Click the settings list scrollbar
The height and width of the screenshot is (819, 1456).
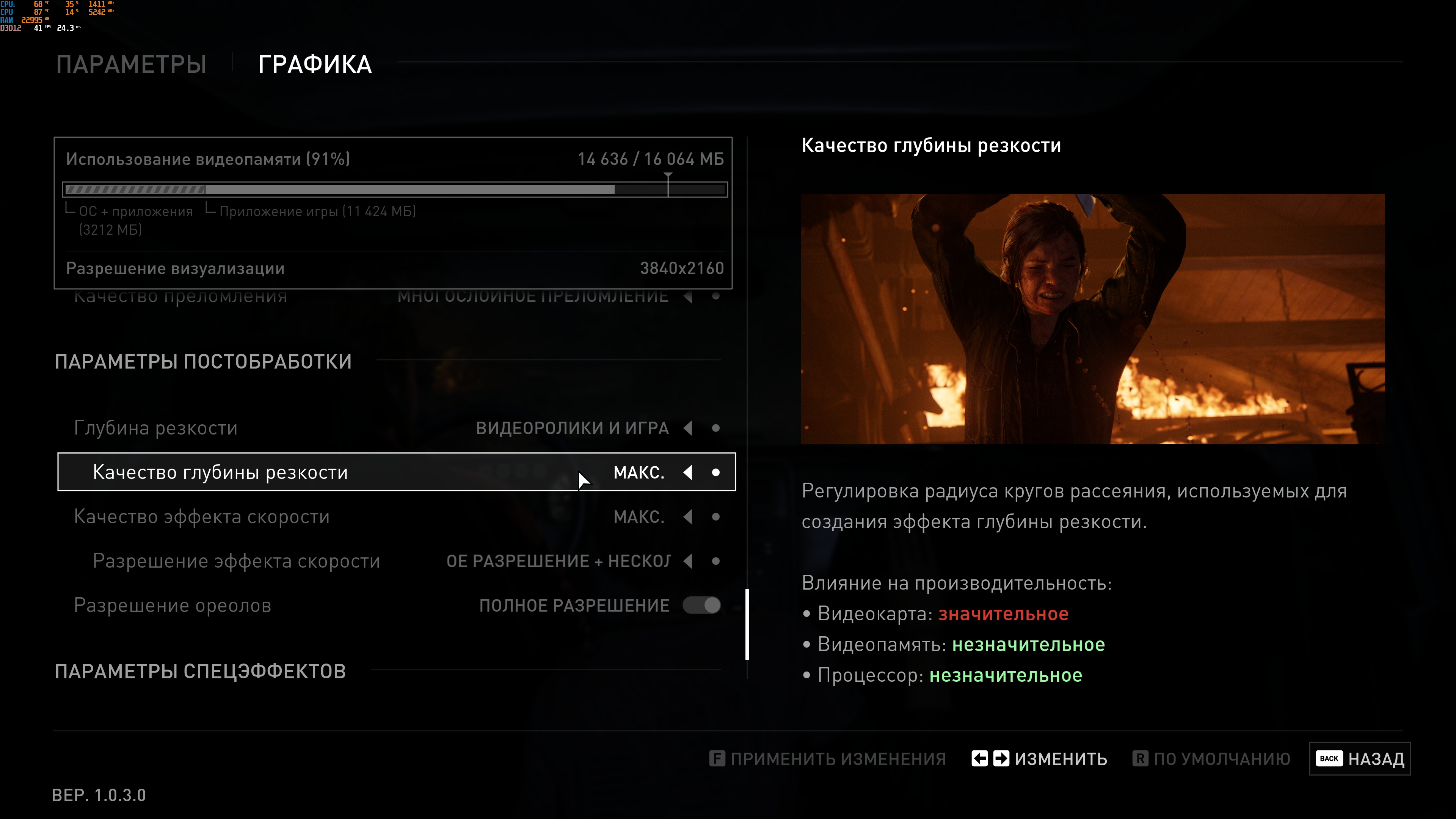pyautogui.click(x=747, y=624)
